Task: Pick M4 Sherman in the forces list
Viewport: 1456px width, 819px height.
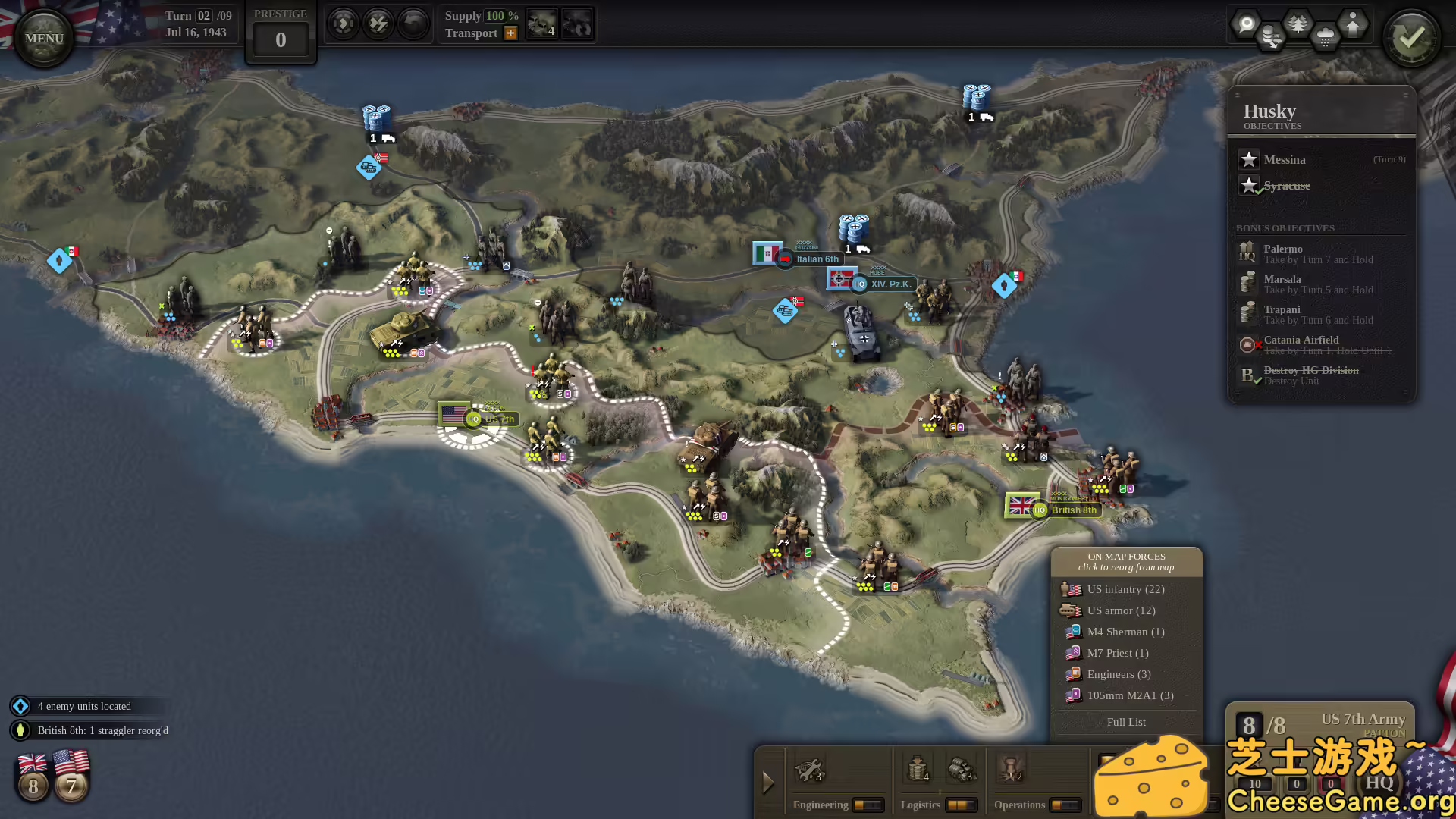Action: (x=1125, y=632)
